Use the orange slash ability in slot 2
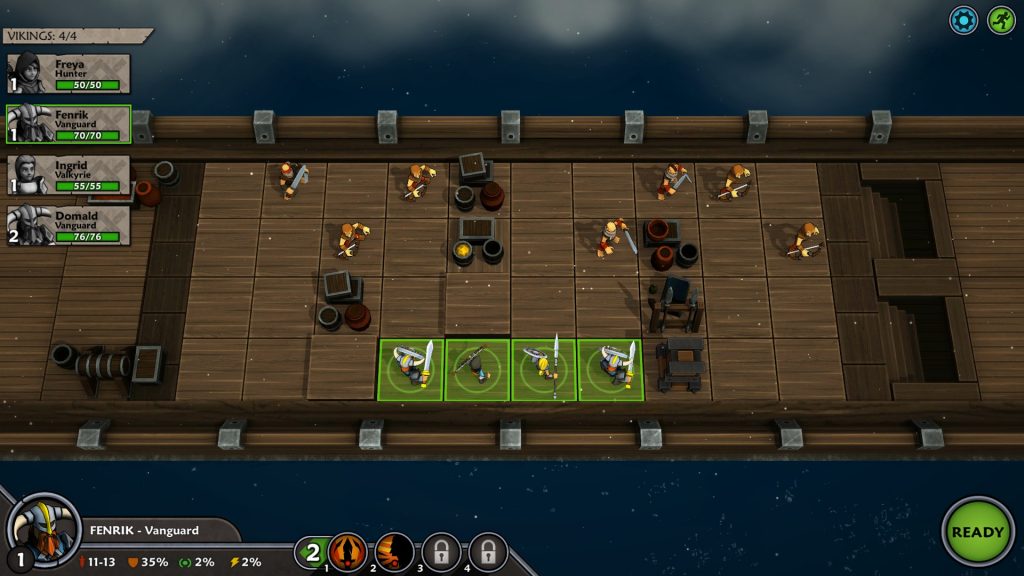This screenshot has height=576, width=1024. click(394, 551)
